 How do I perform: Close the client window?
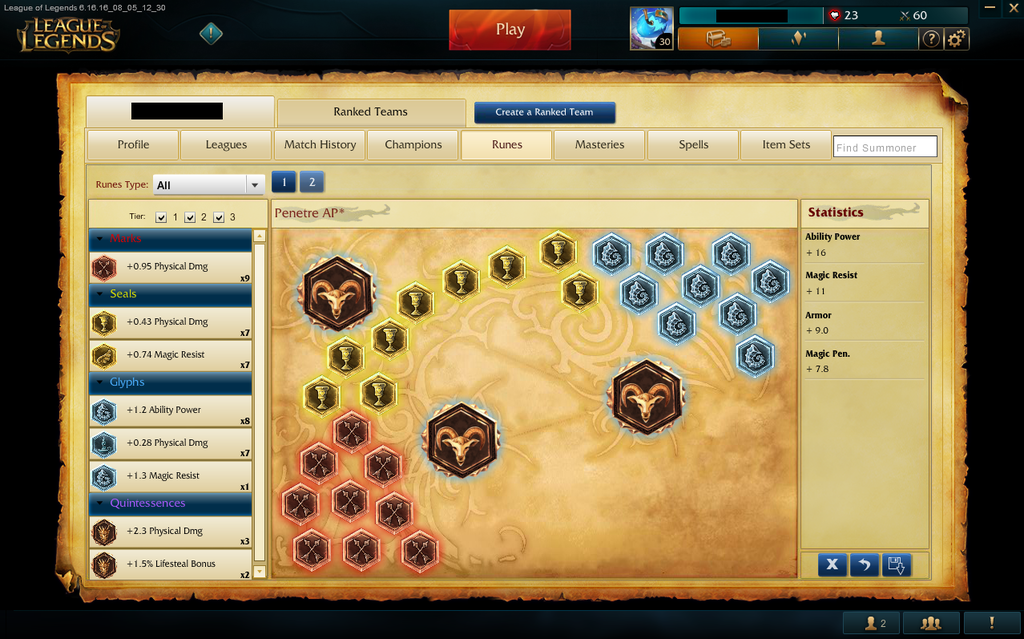point(1012,8)
